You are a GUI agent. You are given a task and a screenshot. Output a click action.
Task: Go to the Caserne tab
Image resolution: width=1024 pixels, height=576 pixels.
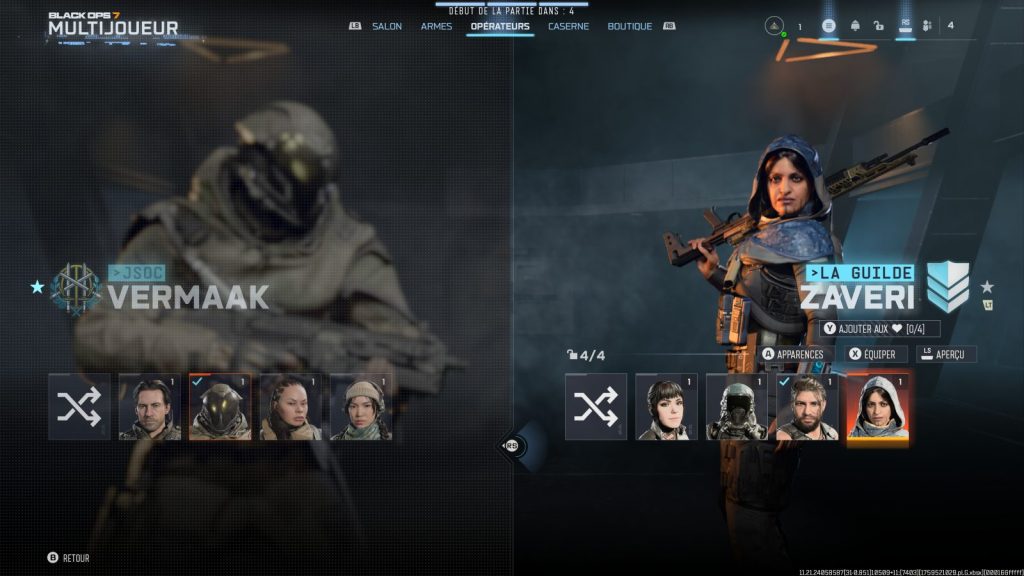point(568,26)
